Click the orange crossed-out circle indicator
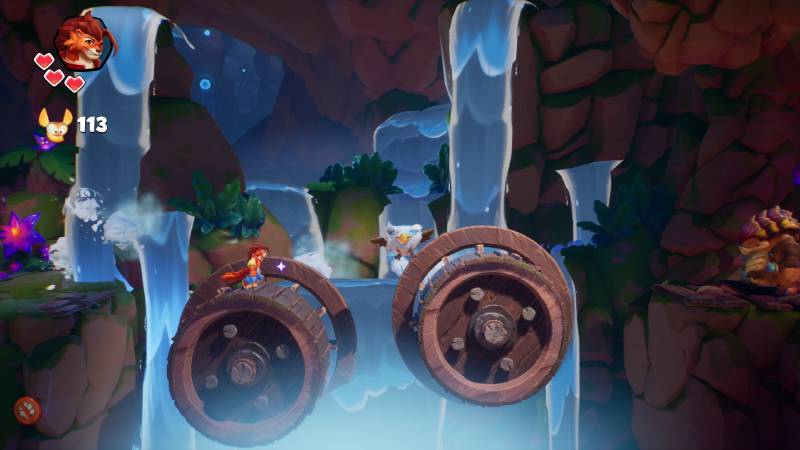This screenshot has width=800, height=450. pos(27,408)
